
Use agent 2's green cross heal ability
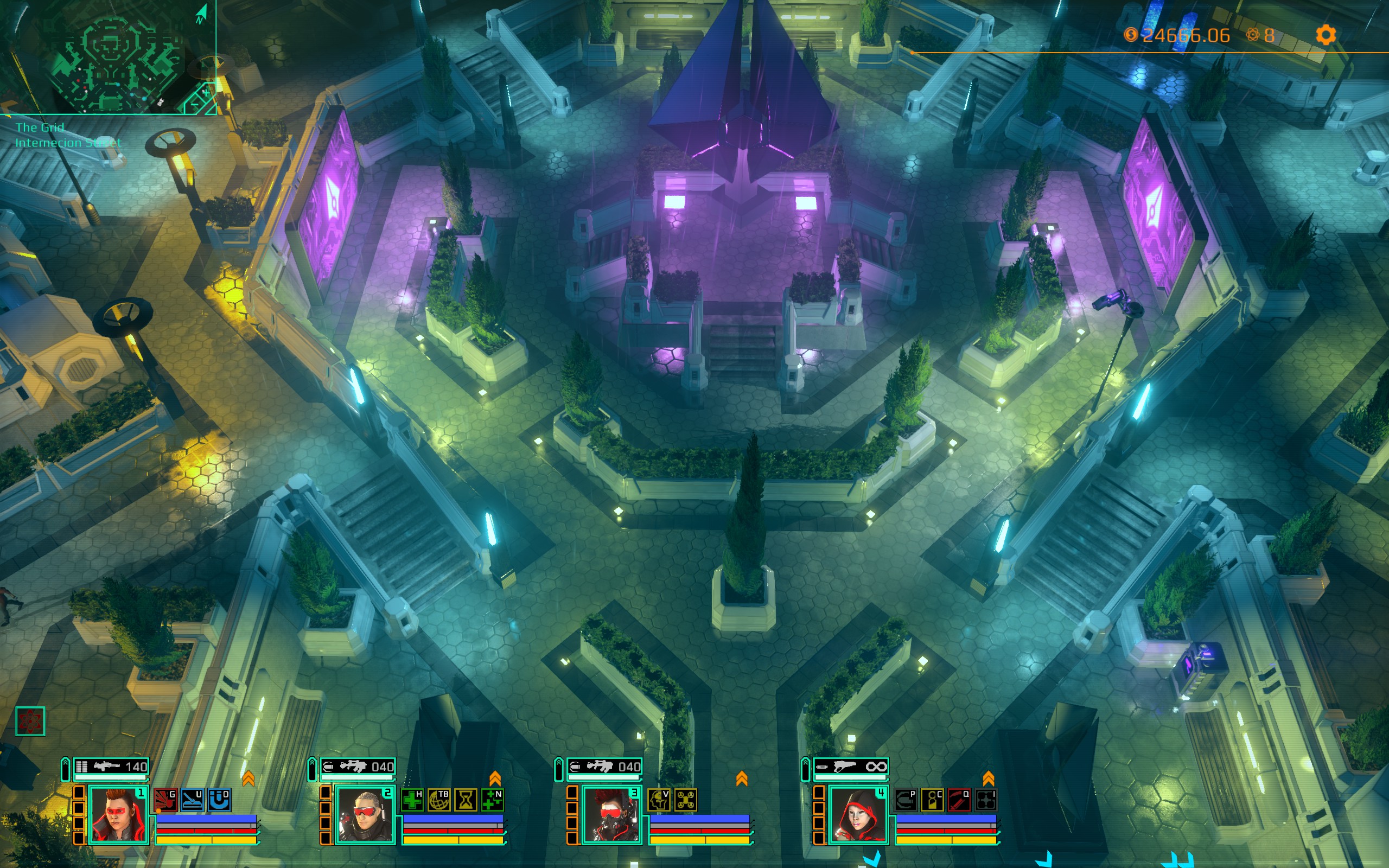pyautogui.click(x=411, y=800)
